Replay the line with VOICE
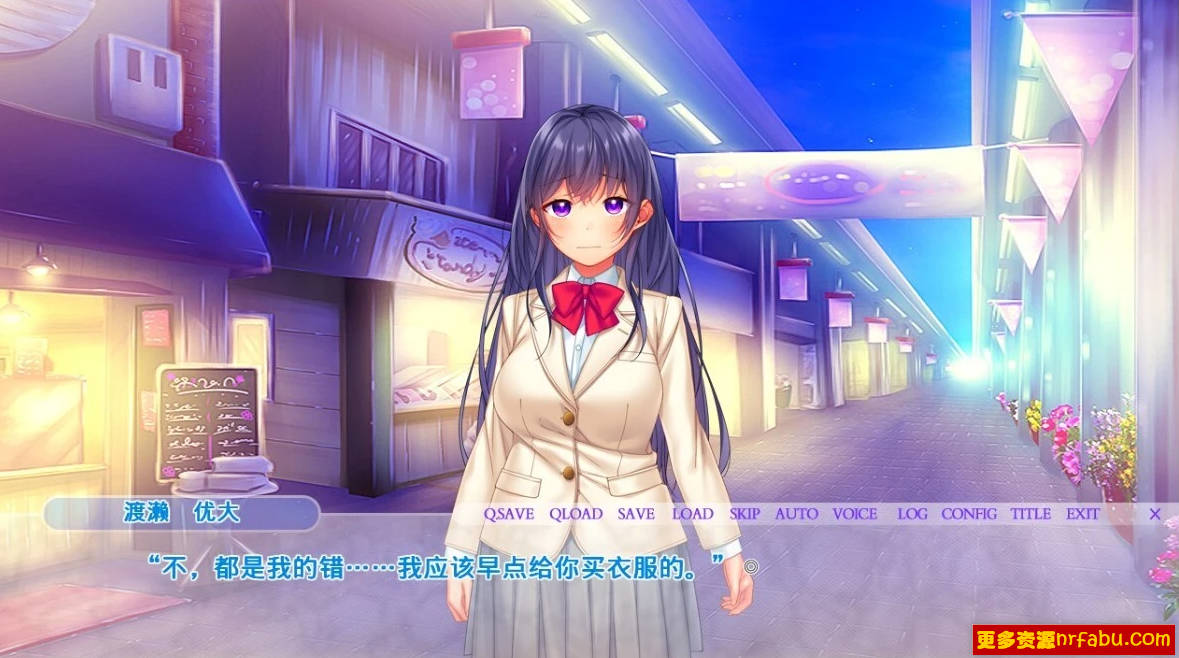 pos(855,514)
